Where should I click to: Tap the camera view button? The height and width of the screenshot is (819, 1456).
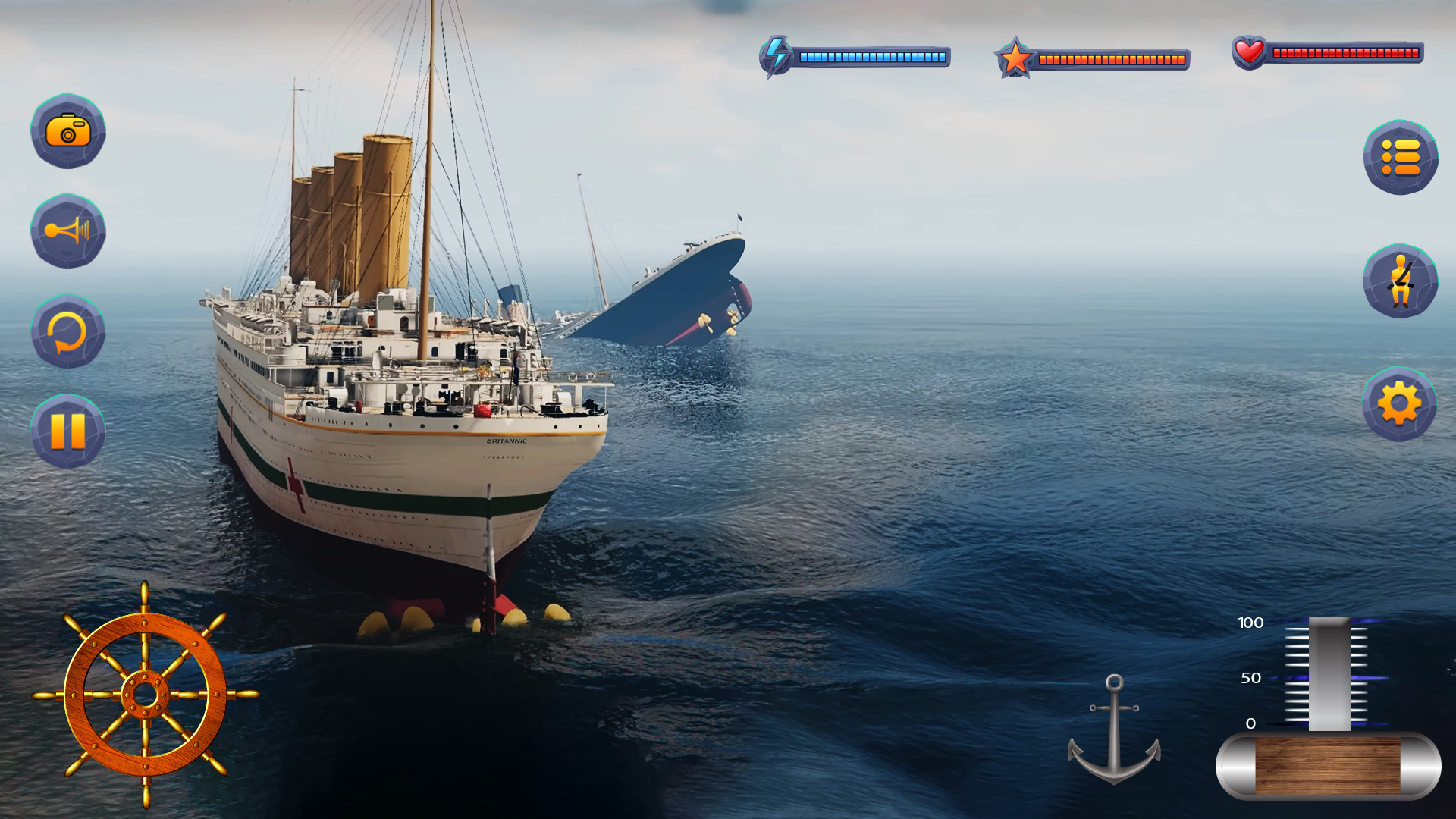pyautogui.click(x=68, y=131)
